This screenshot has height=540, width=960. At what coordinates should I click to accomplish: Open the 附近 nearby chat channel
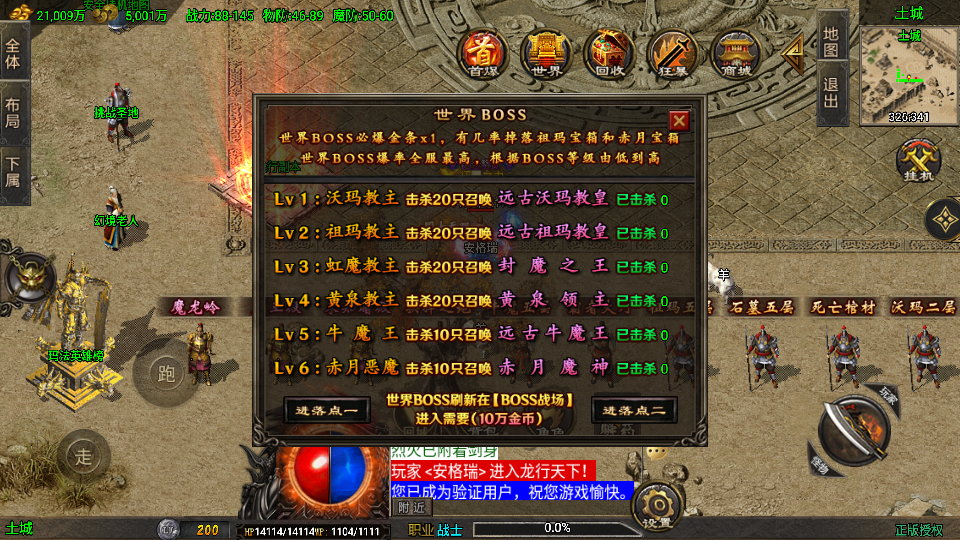(410, 507)
